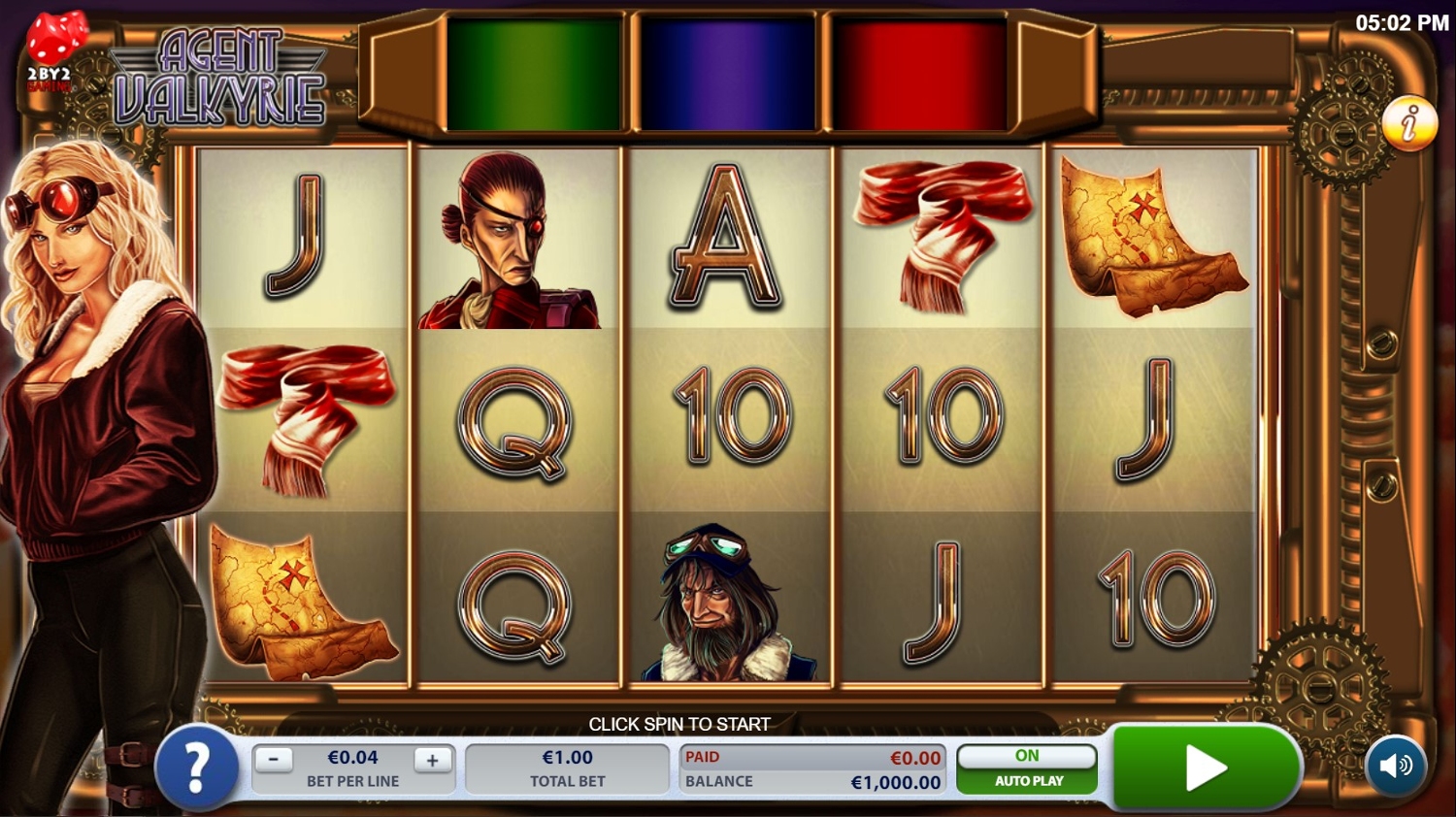This screenshot has width=1456, height=817.
Task: Open the blue question mark help
Action: 197,768
